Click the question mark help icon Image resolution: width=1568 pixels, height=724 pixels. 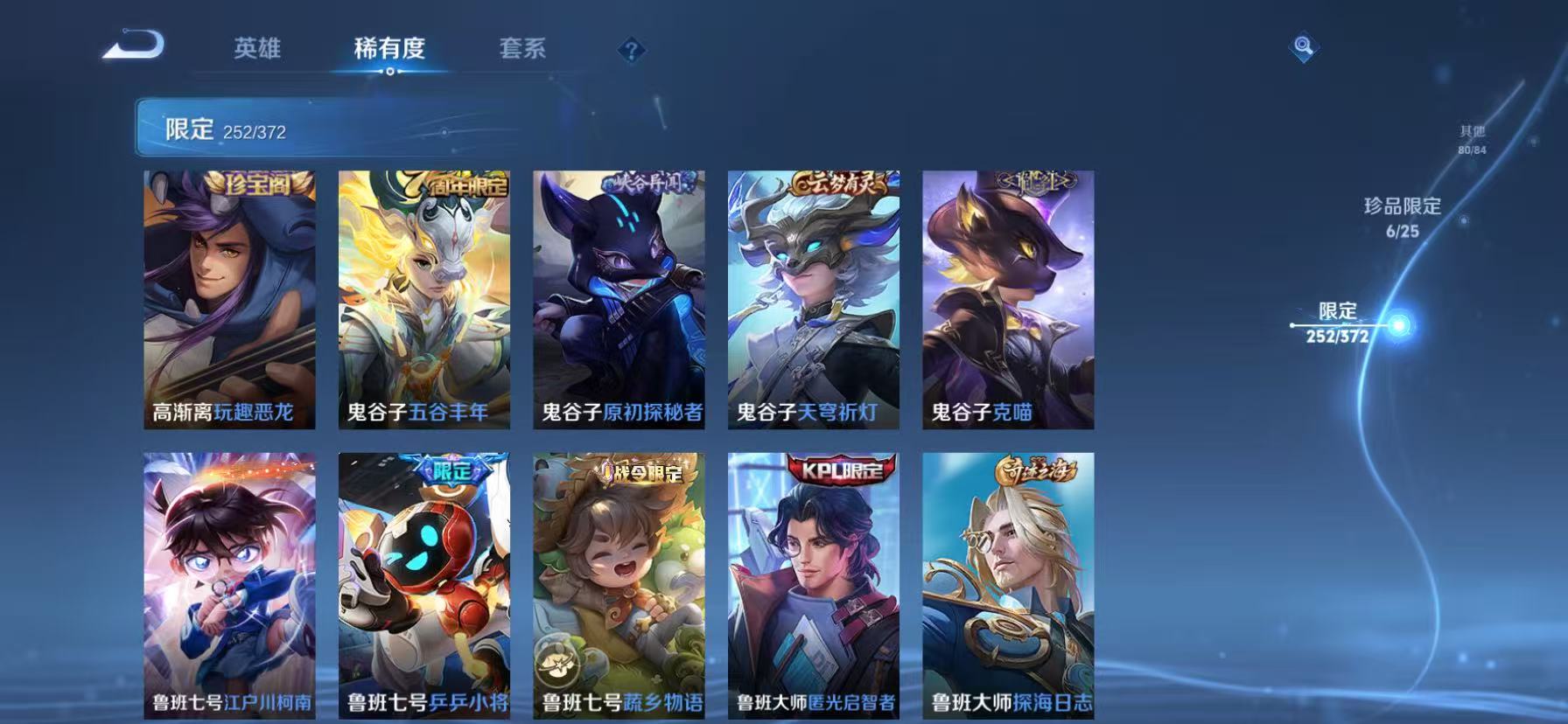(x=632, y=50)
